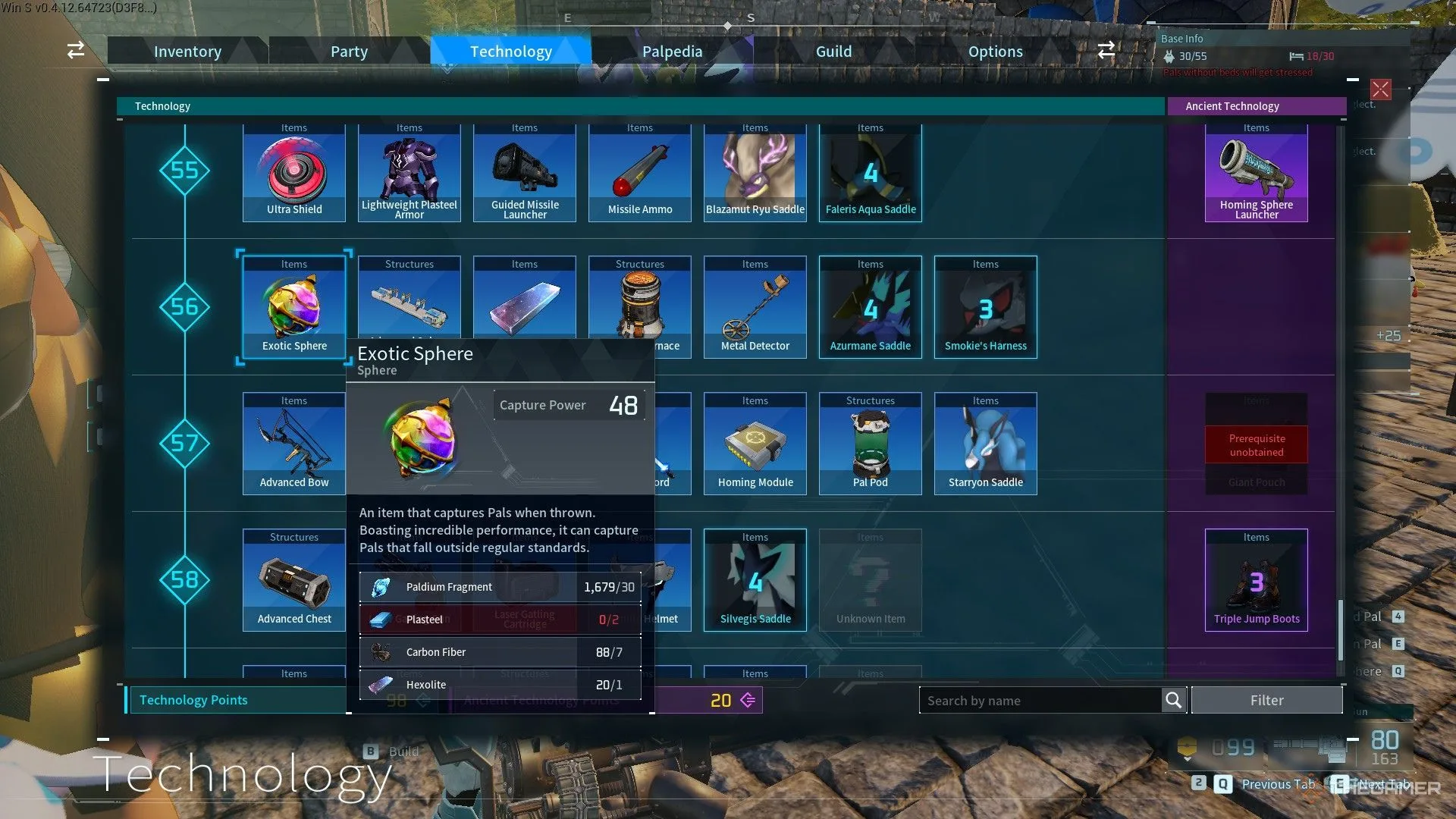Choose the Homing Module technology
The width and height of the screenshot is (1456, 819).
(755, 444)
